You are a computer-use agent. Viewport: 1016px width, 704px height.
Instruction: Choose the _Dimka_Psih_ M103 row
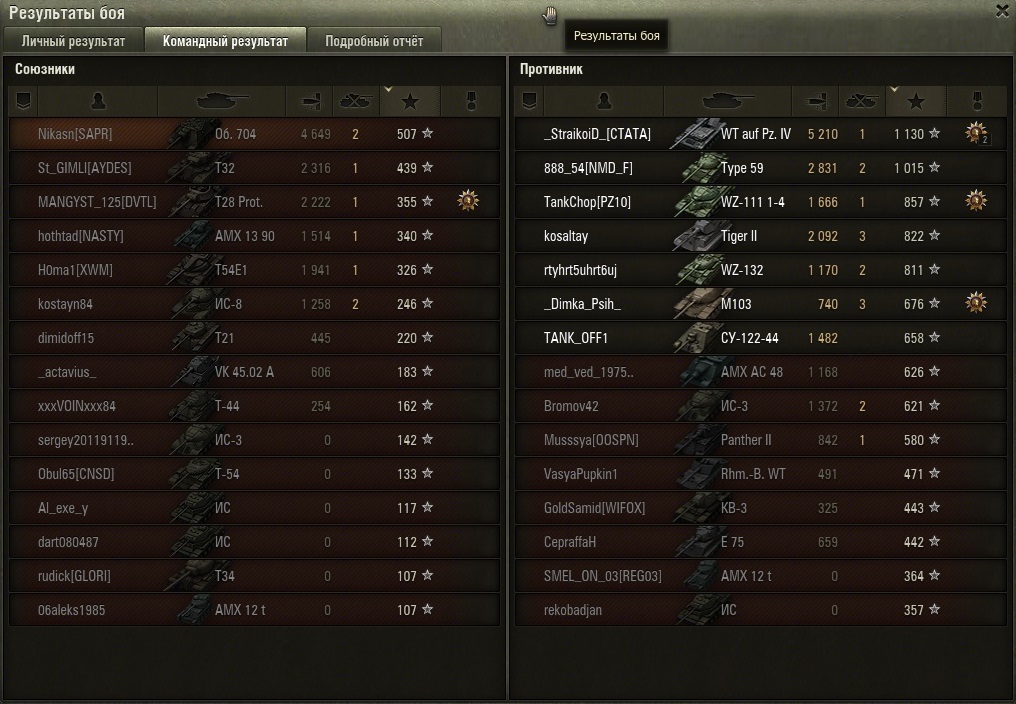point(760,304)
